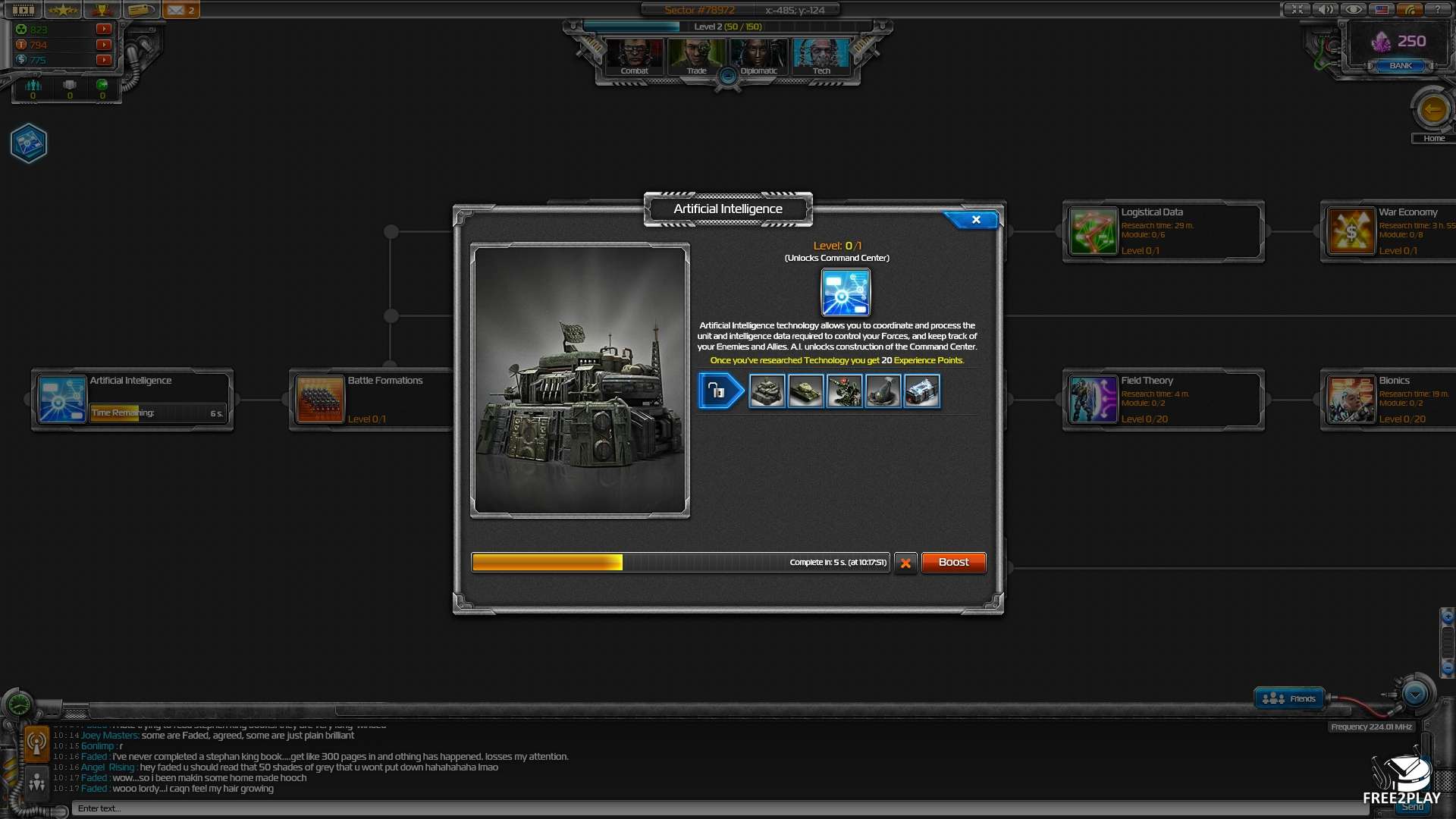The width and height of the screenshot is (1456, 819).
Task: Select the Combat advisor portrait
Action: [635, 55]
